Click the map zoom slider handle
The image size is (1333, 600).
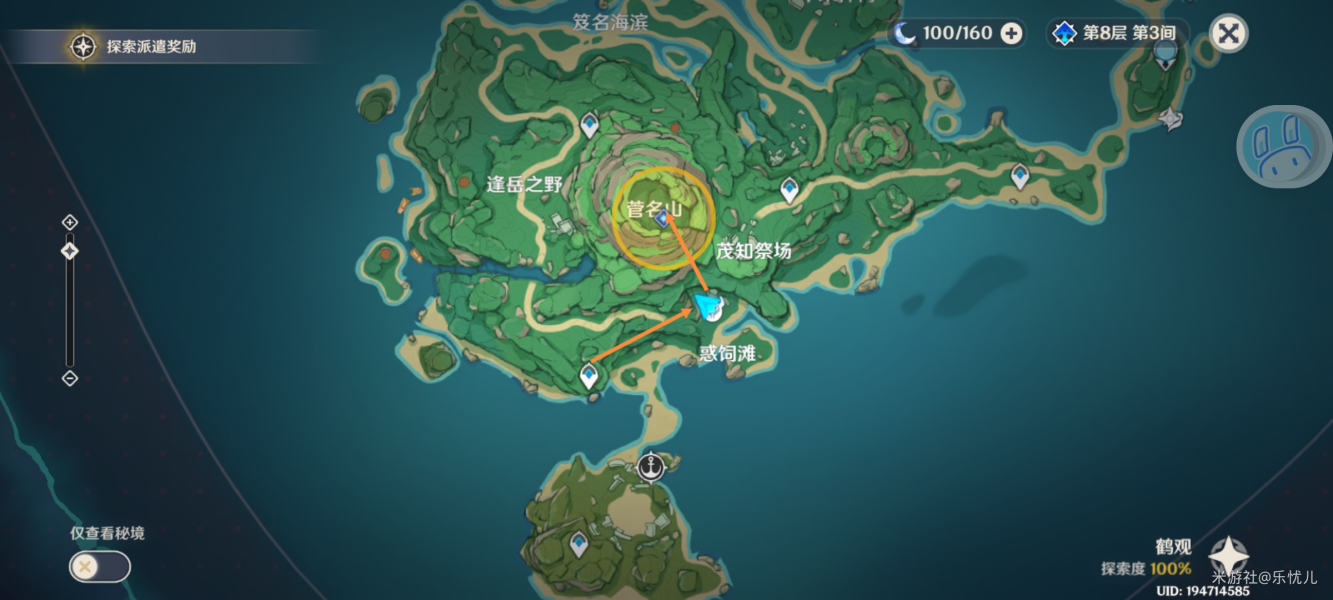click(70, 251)
